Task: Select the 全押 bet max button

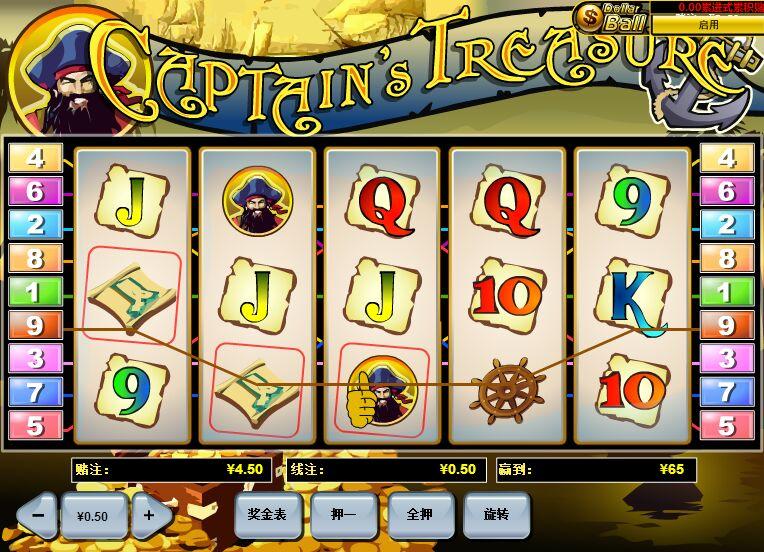Action: 419,514
